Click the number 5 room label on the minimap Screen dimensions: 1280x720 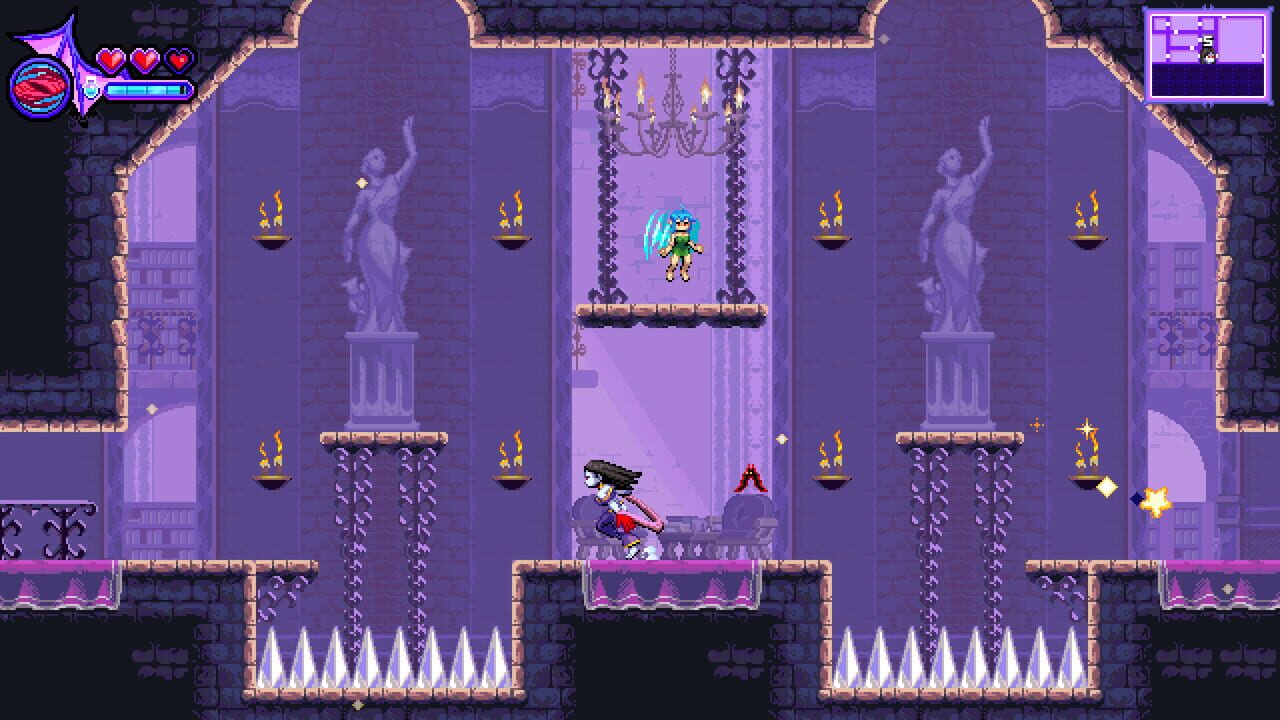click(1207, 40)
